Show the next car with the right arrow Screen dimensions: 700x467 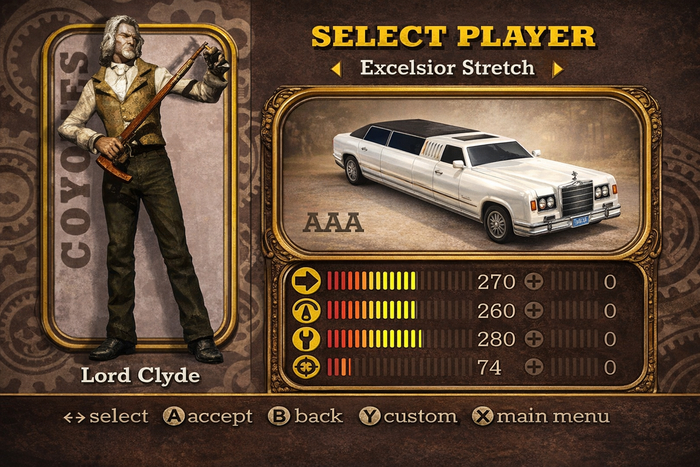[x=558, y=69]
